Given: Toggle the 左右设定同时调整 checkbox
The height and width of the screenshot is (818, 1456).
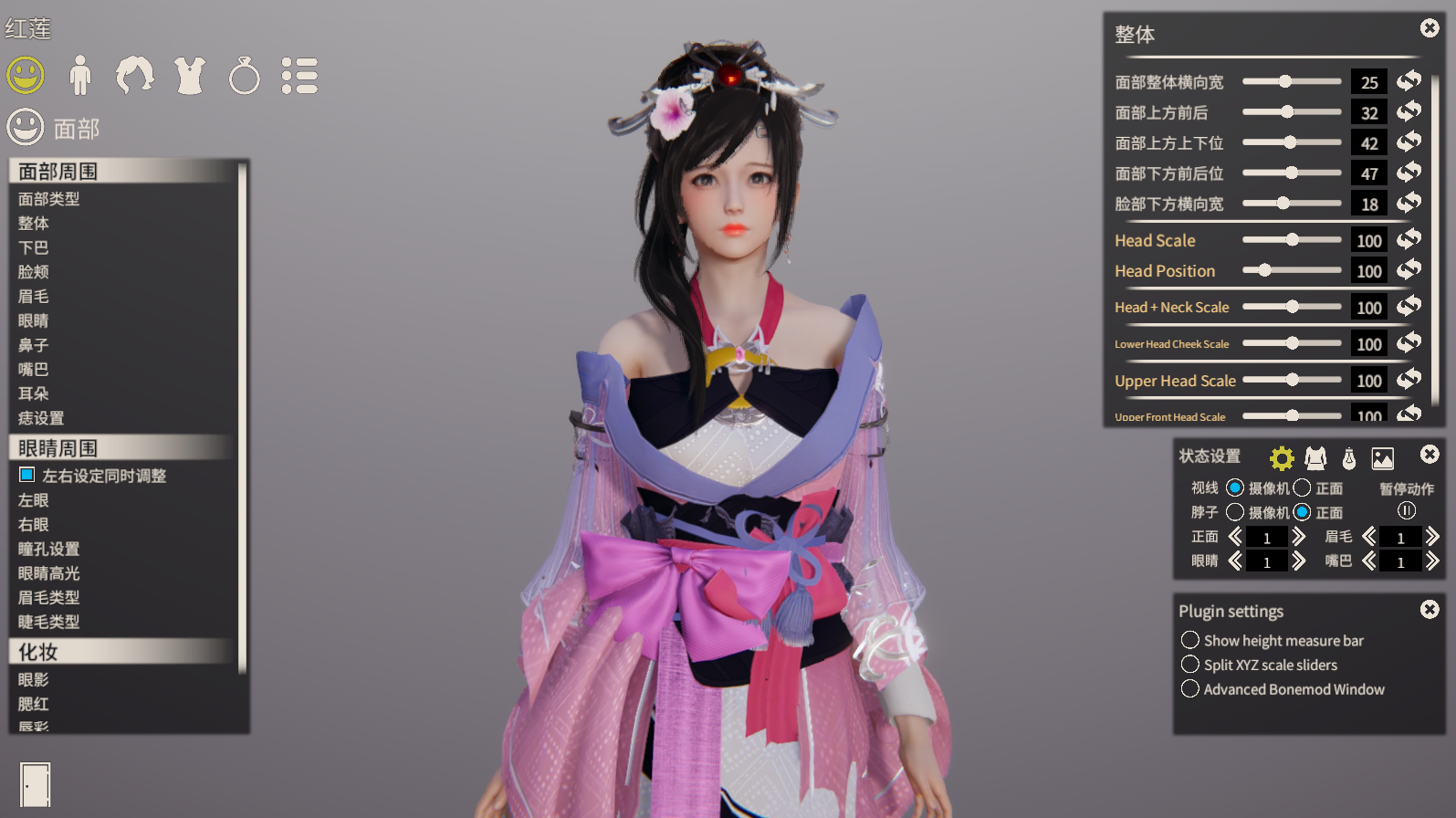Looking at the screenshot, I should click(x=27, y=475).
